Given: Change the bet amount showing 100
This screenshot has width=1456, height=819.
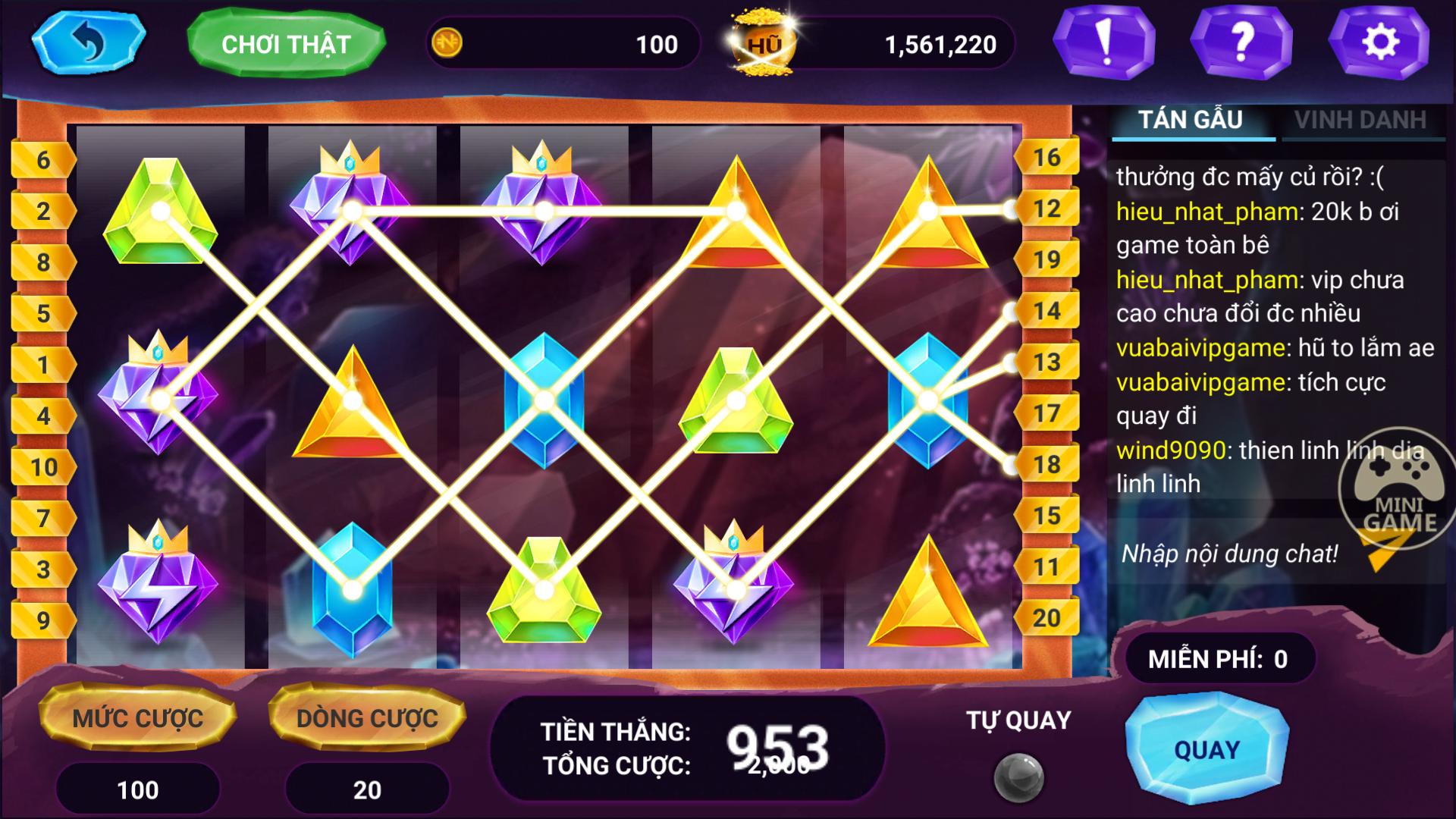Looking at the screenshot, I should tap(138, 791).
